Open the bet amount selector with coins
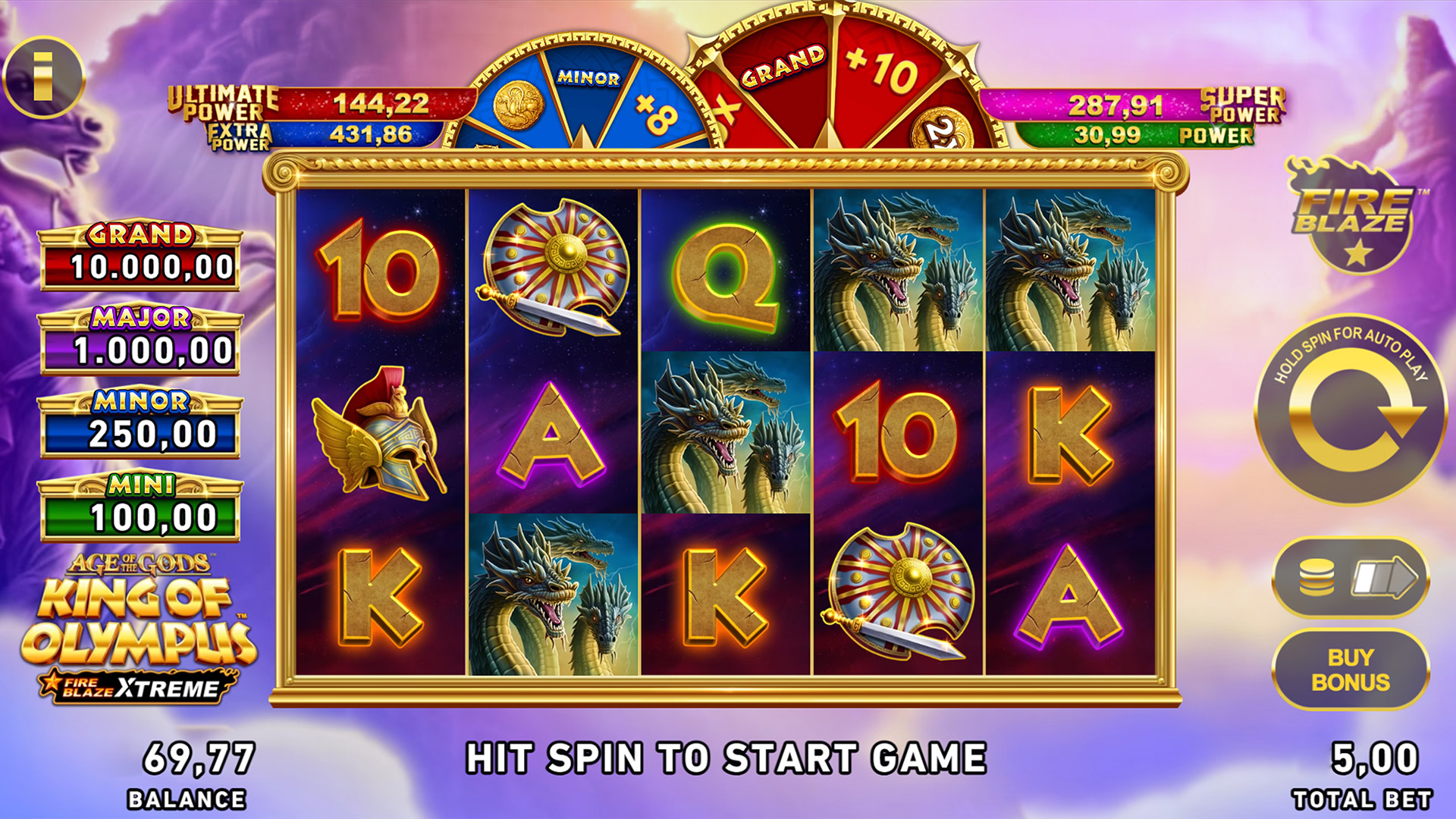Screen dimensions: 1456x819 point(1351,578)
